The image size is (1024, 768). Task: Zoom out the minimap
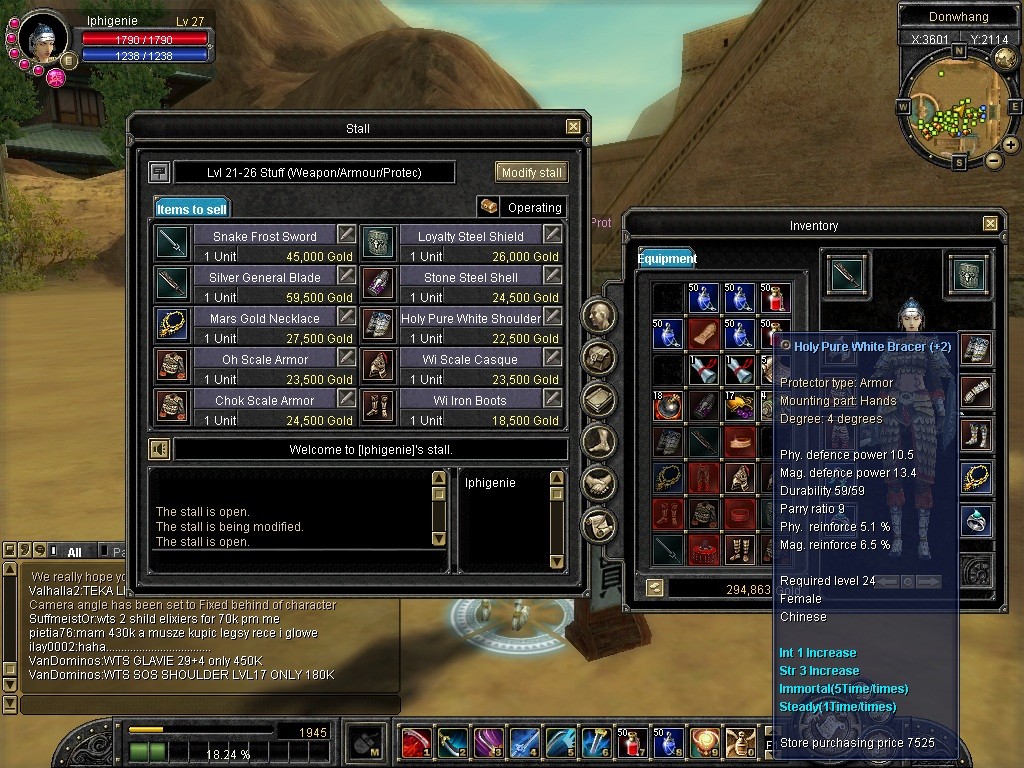click(x=993, y=160)
